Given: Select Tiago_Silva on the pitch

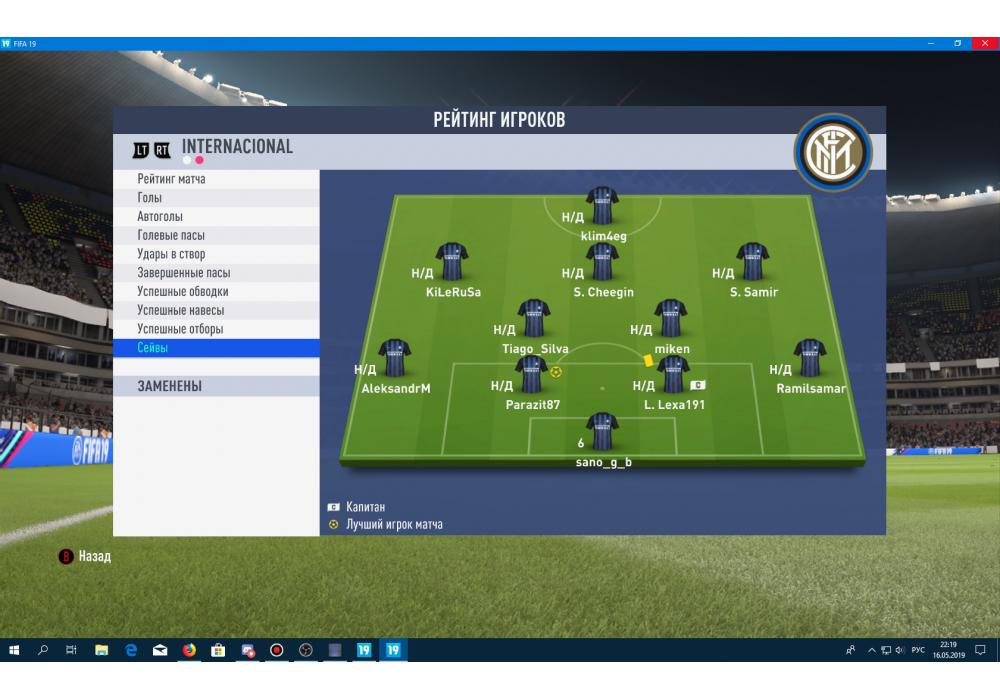Looking at the screenshot, I should [x=534, y=318].
